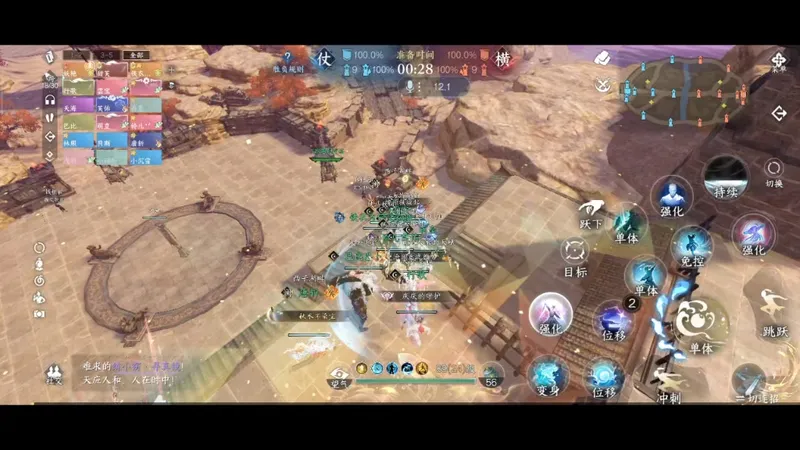Open the 菜单 menu button
Image resolution: width=800 pixels, height=450 pixels.
(x=779, y=61)
